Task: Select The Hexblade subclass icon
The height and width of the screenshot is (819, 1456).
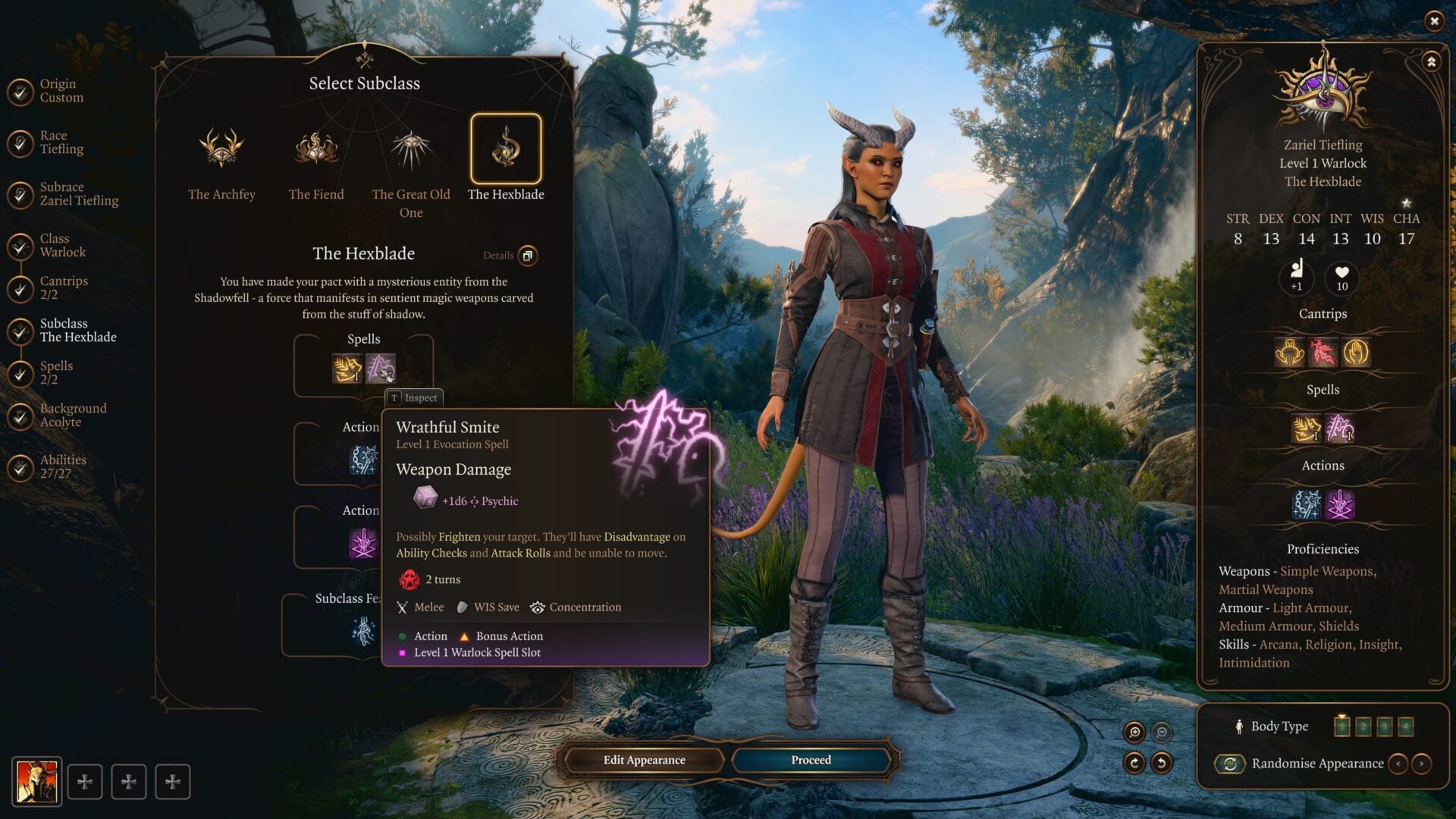Action: (506, 149)
